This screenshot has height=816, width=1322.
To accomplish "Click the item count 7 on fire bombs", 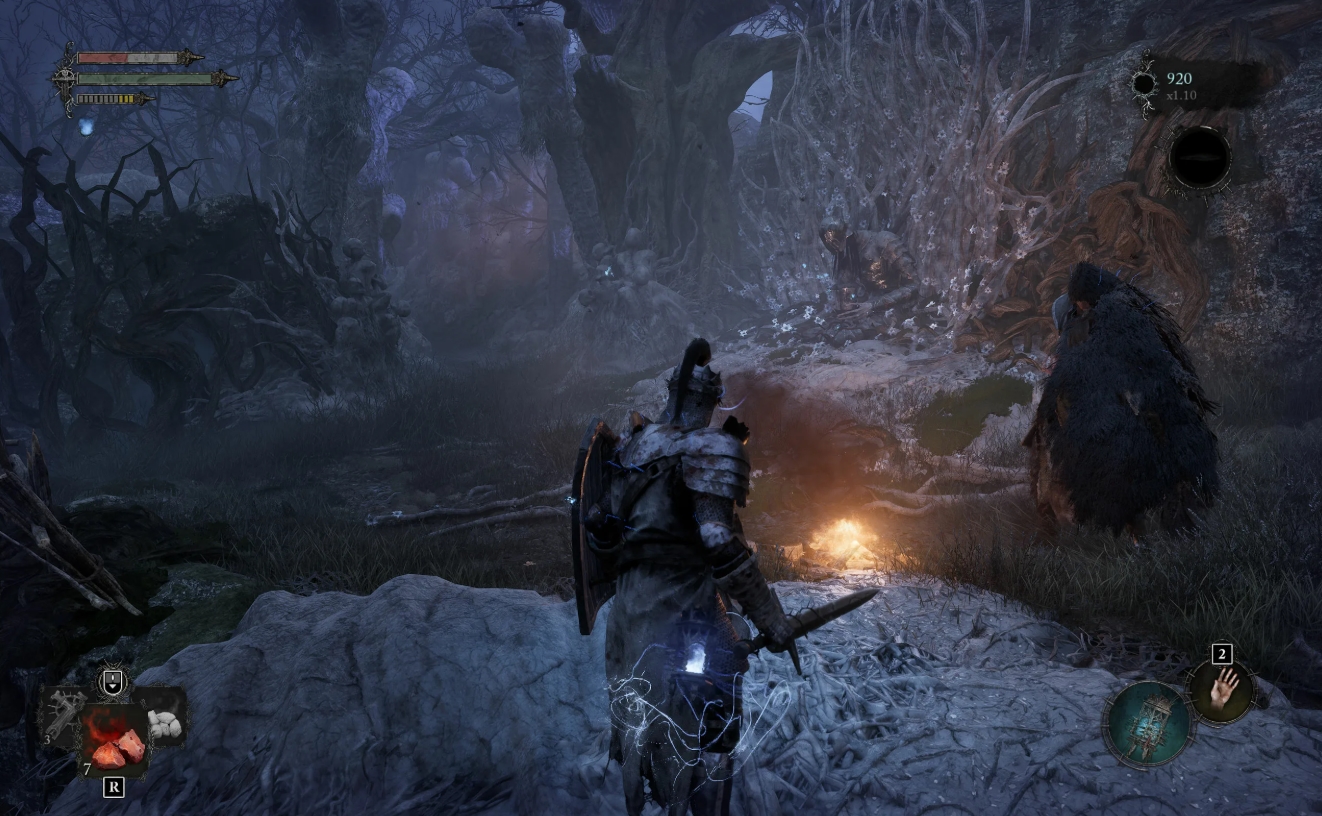I will pyautogui.click(x=87, y=765).
